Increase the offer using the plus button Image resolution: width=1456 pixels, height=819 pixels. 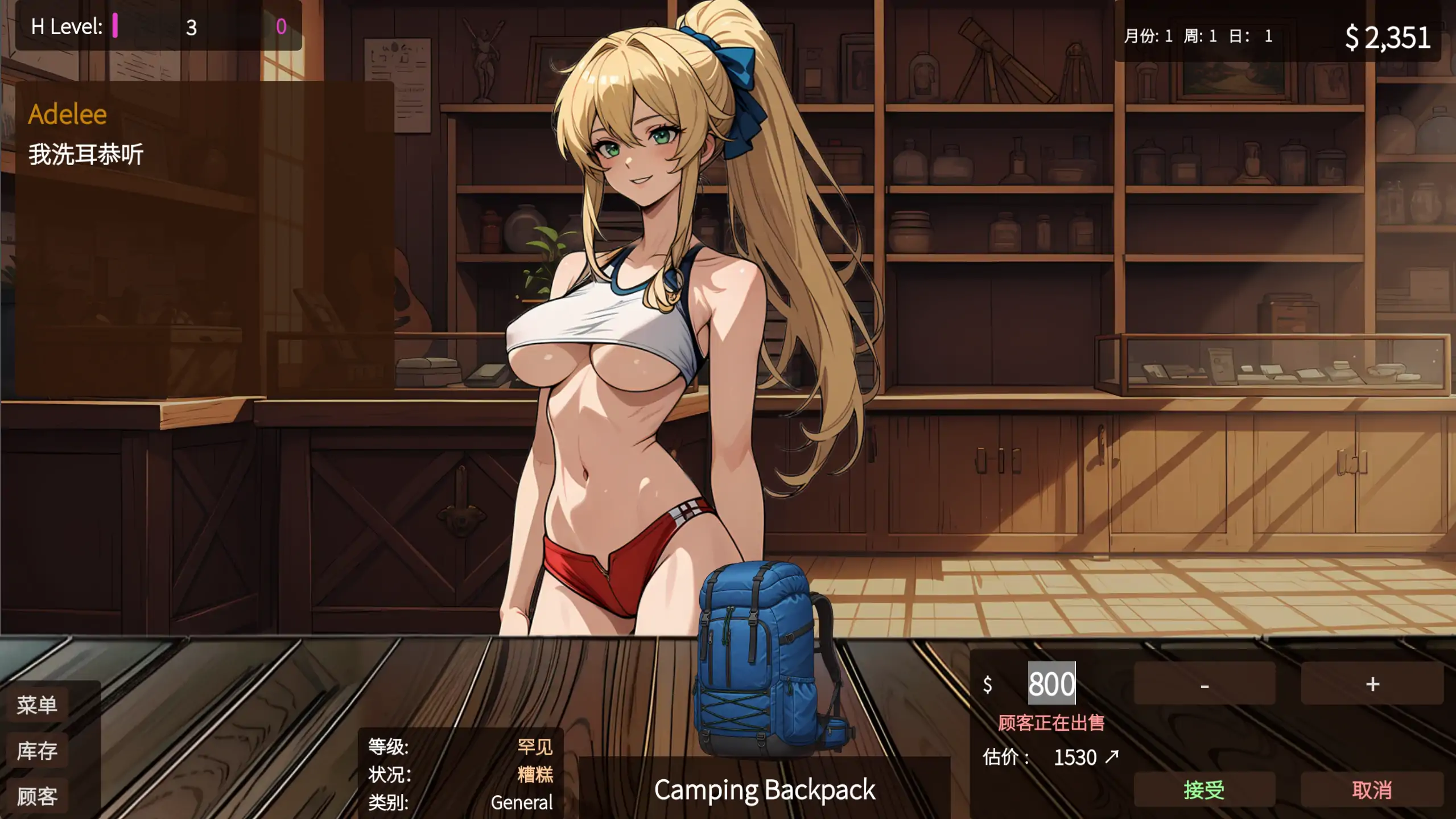tap(1372, 685)
